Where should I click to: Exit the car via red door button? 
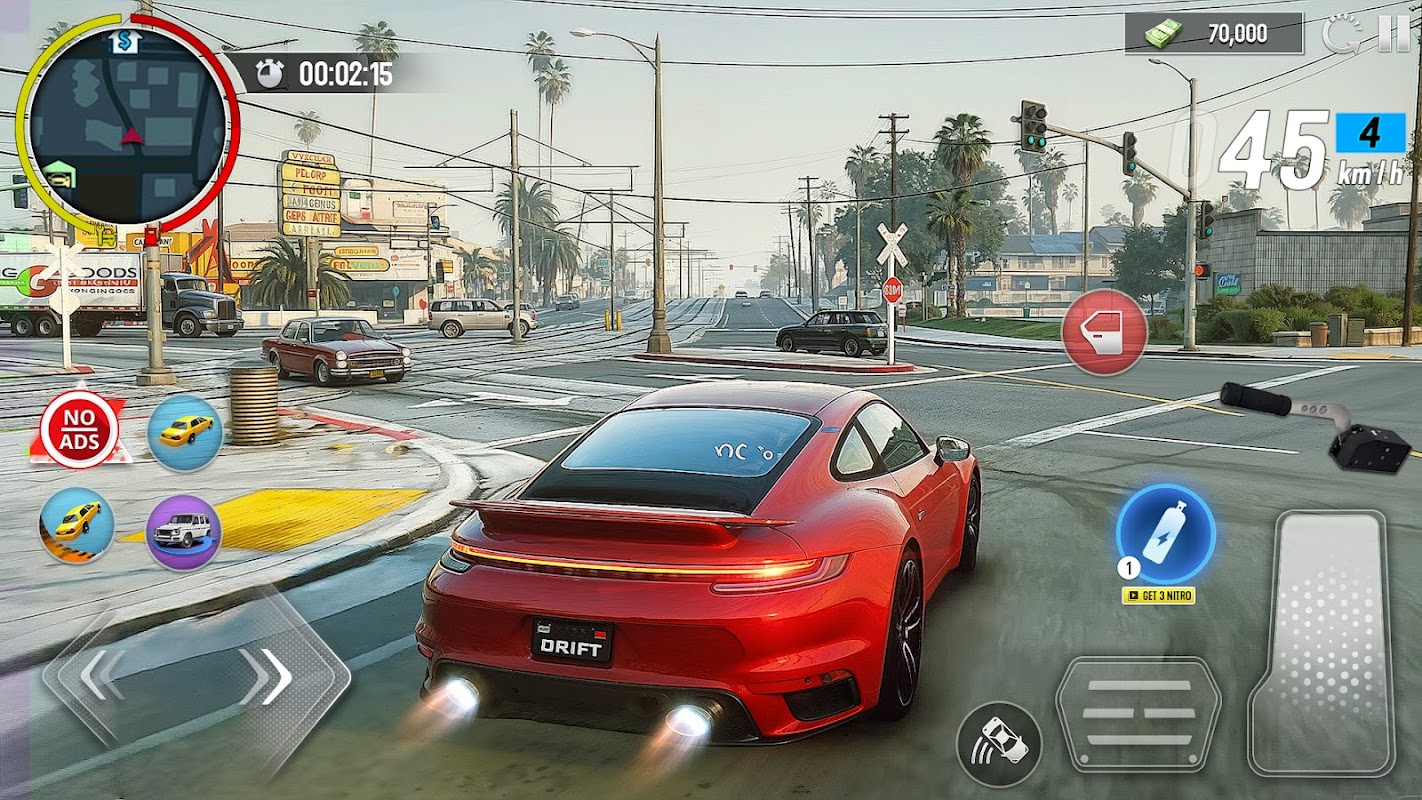click(1104, 332)
